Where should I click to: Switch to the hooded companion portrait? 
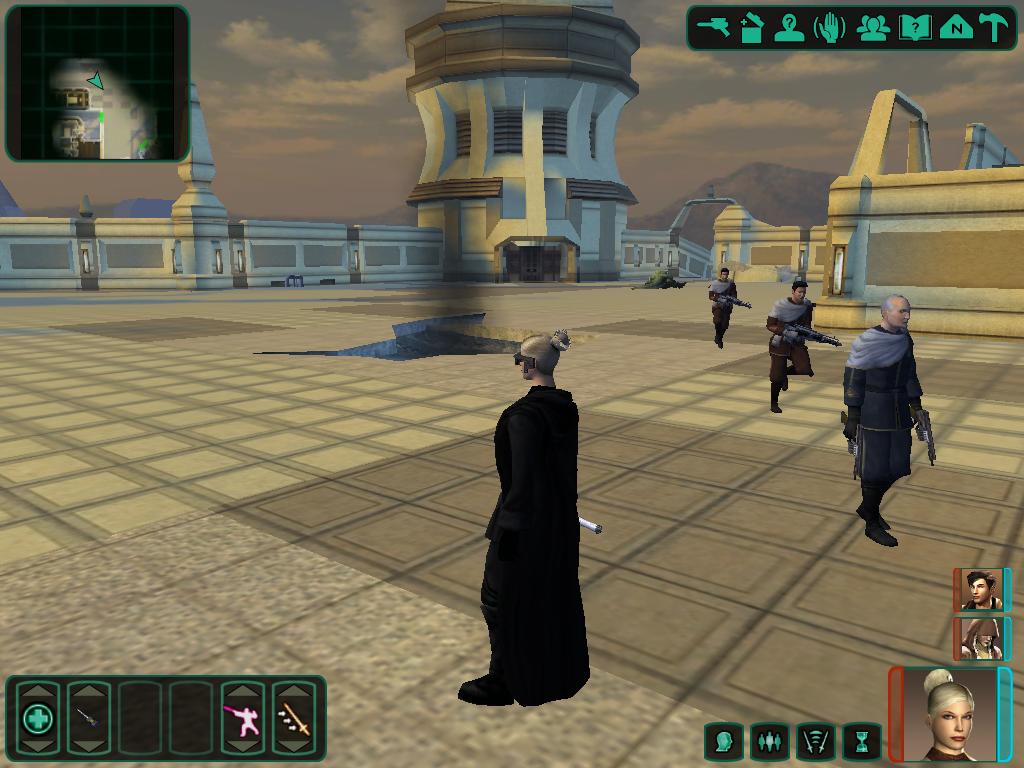(x=981, y=639)
